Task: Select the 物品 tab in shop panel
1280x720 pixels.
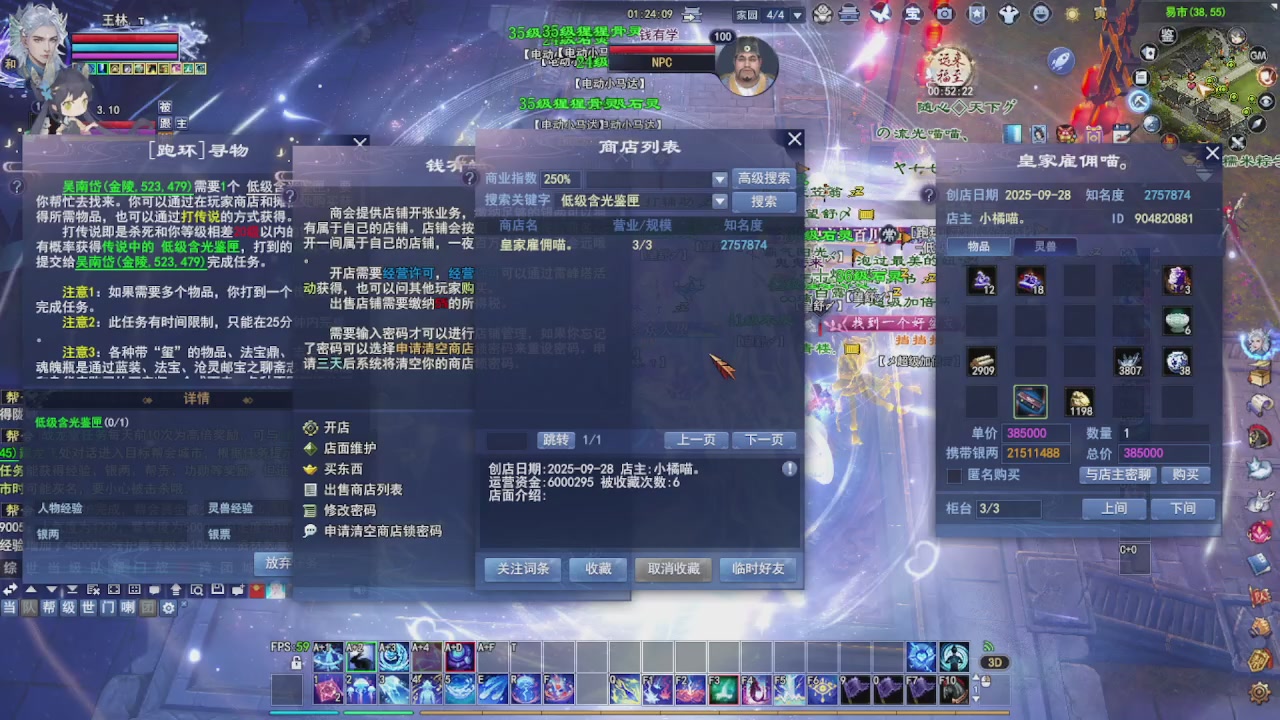Action: point(978,246)
